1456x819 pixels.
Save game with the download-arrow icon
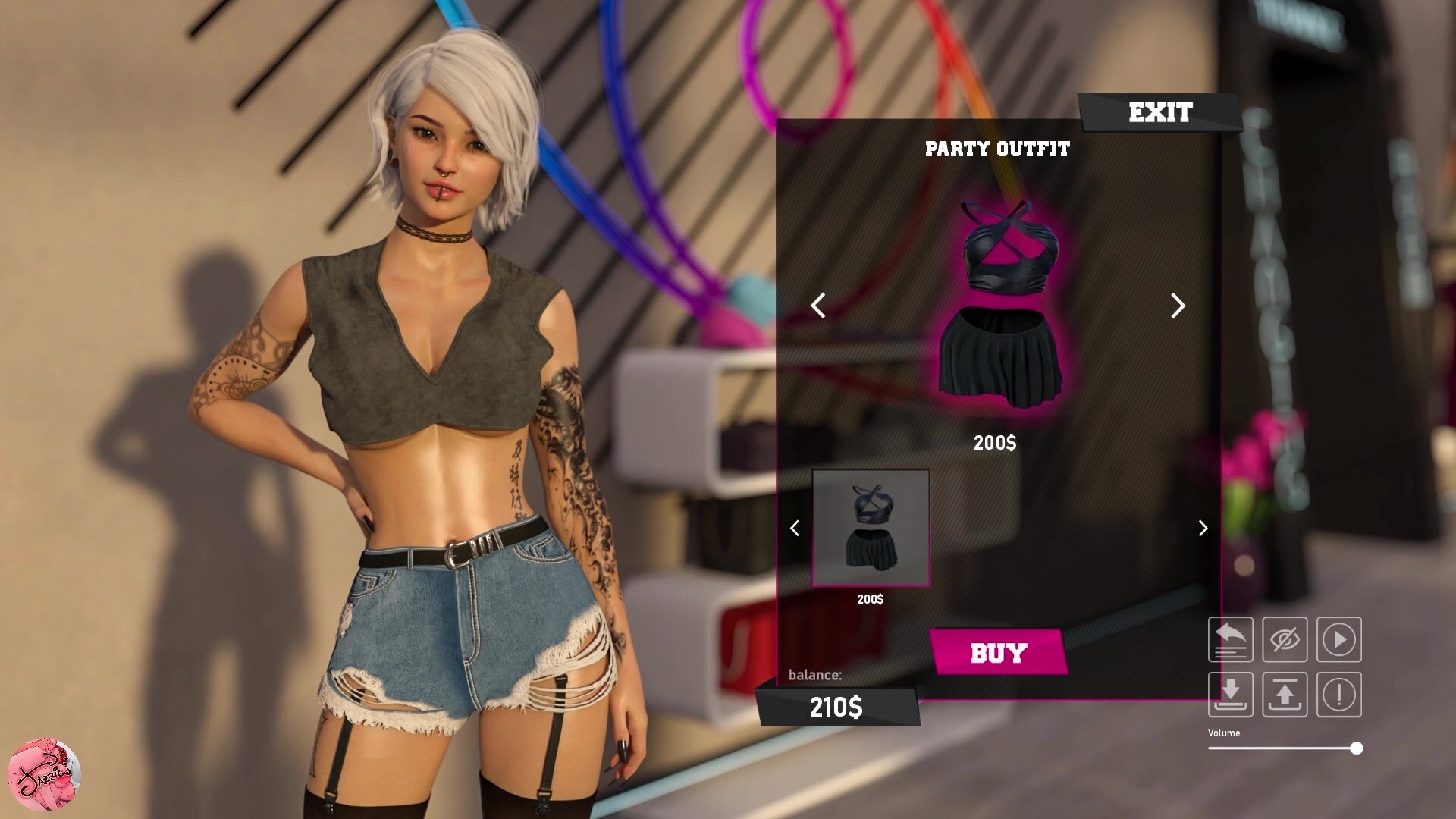point(1230,694)
